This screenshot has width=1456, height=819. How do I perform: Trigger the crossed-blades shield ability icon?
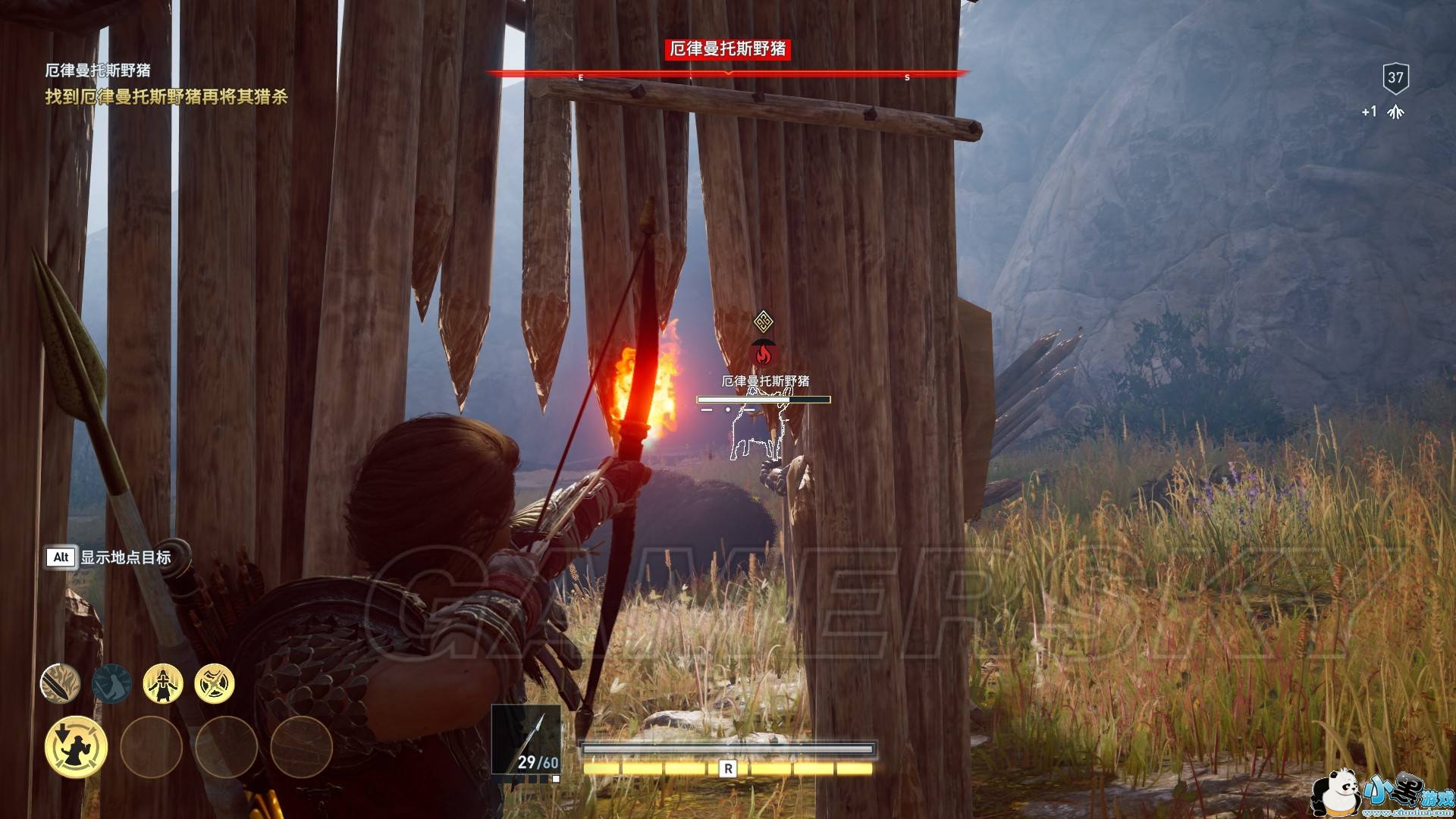pyautogui.click(x=215, y=683)
